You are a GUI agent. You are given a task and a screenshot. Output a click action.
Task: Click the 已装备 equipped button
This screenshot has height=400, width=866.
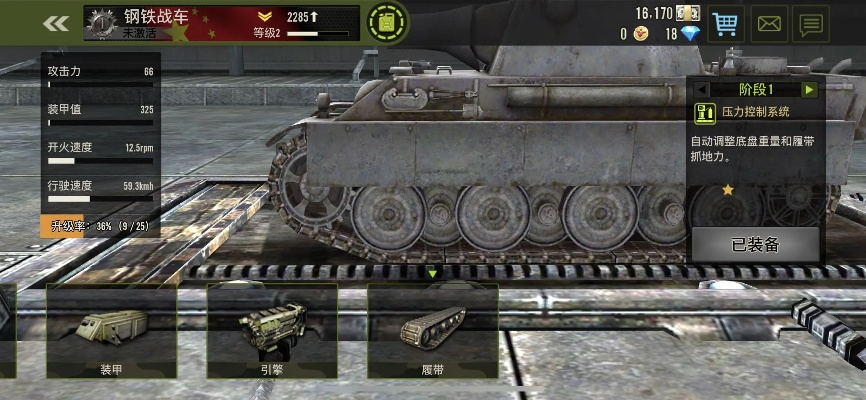pyautogui.click(x=755, y=245)
